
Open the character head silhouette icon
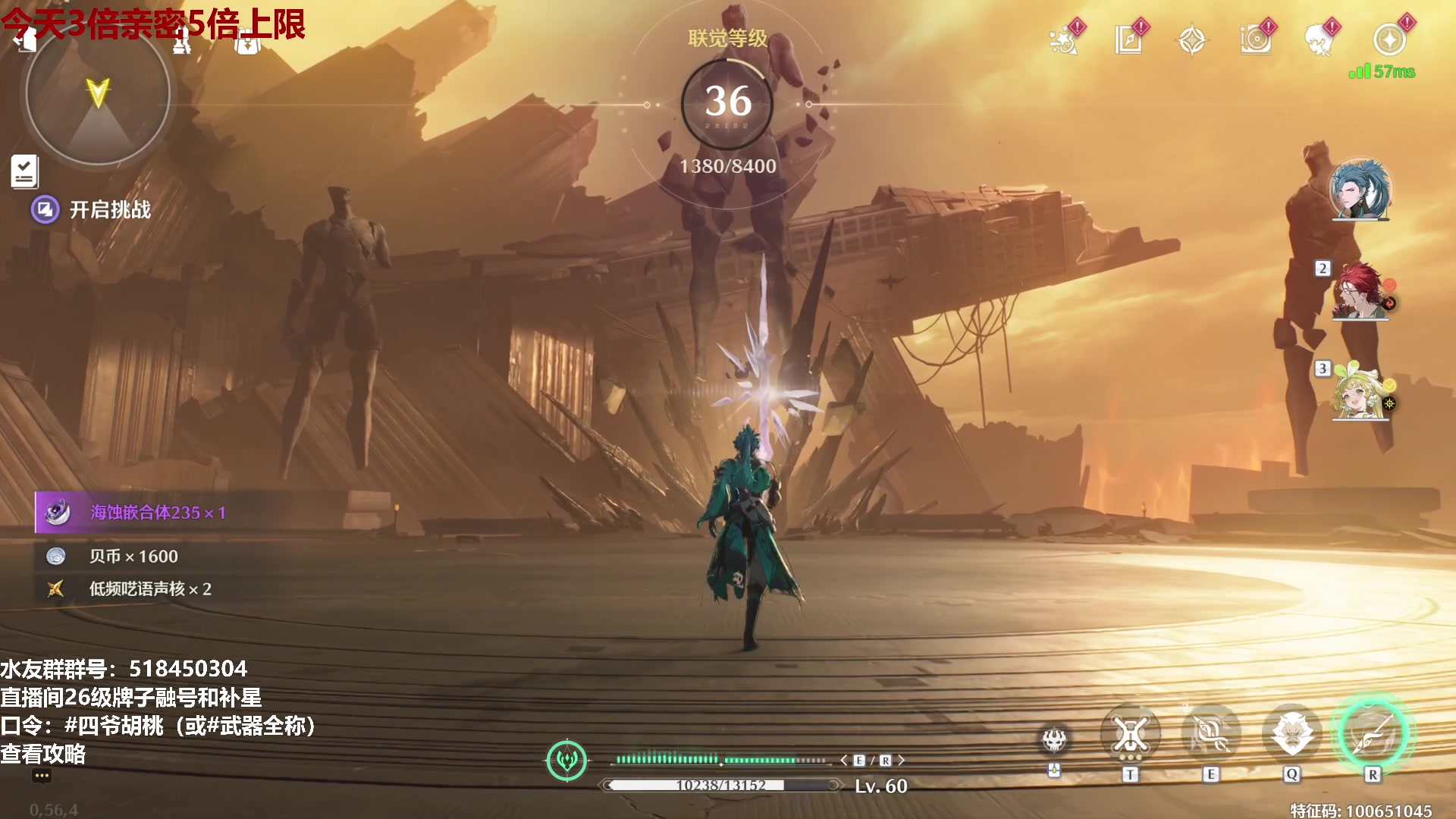point(1319,40)
